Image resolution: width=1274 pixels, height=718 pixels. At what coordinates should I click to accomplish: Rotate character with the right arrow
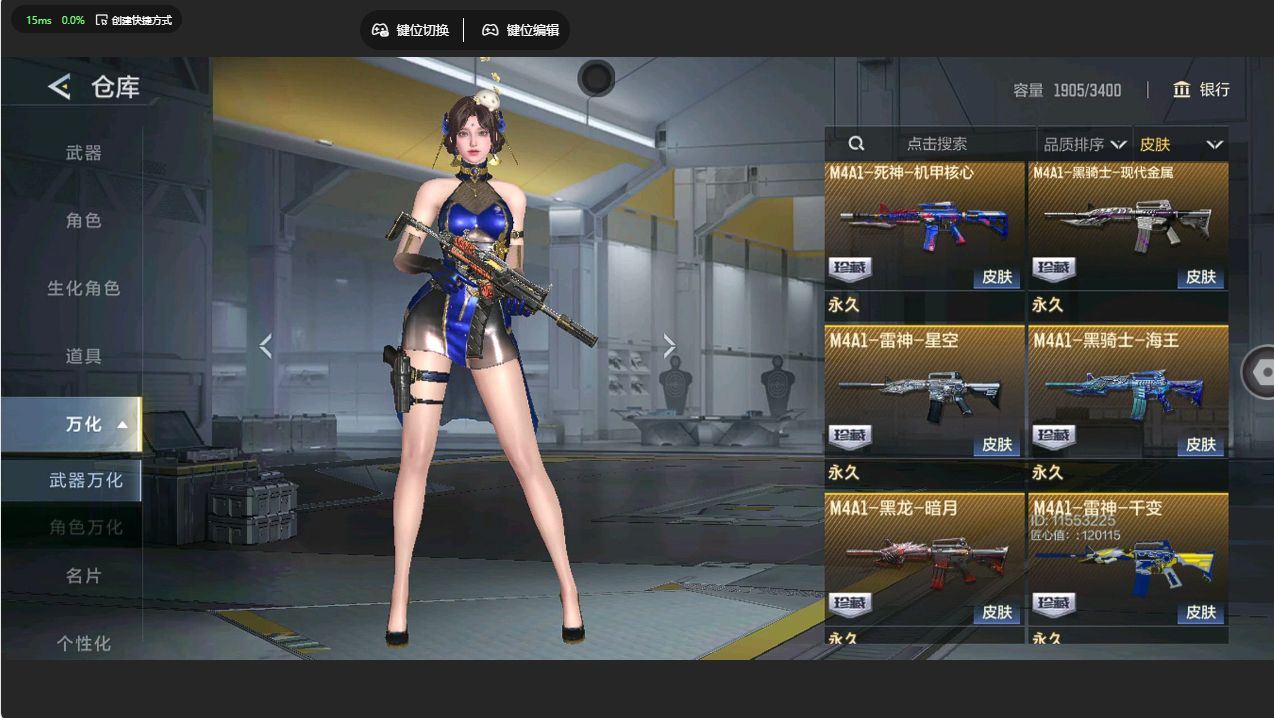[x=669, y=346]
